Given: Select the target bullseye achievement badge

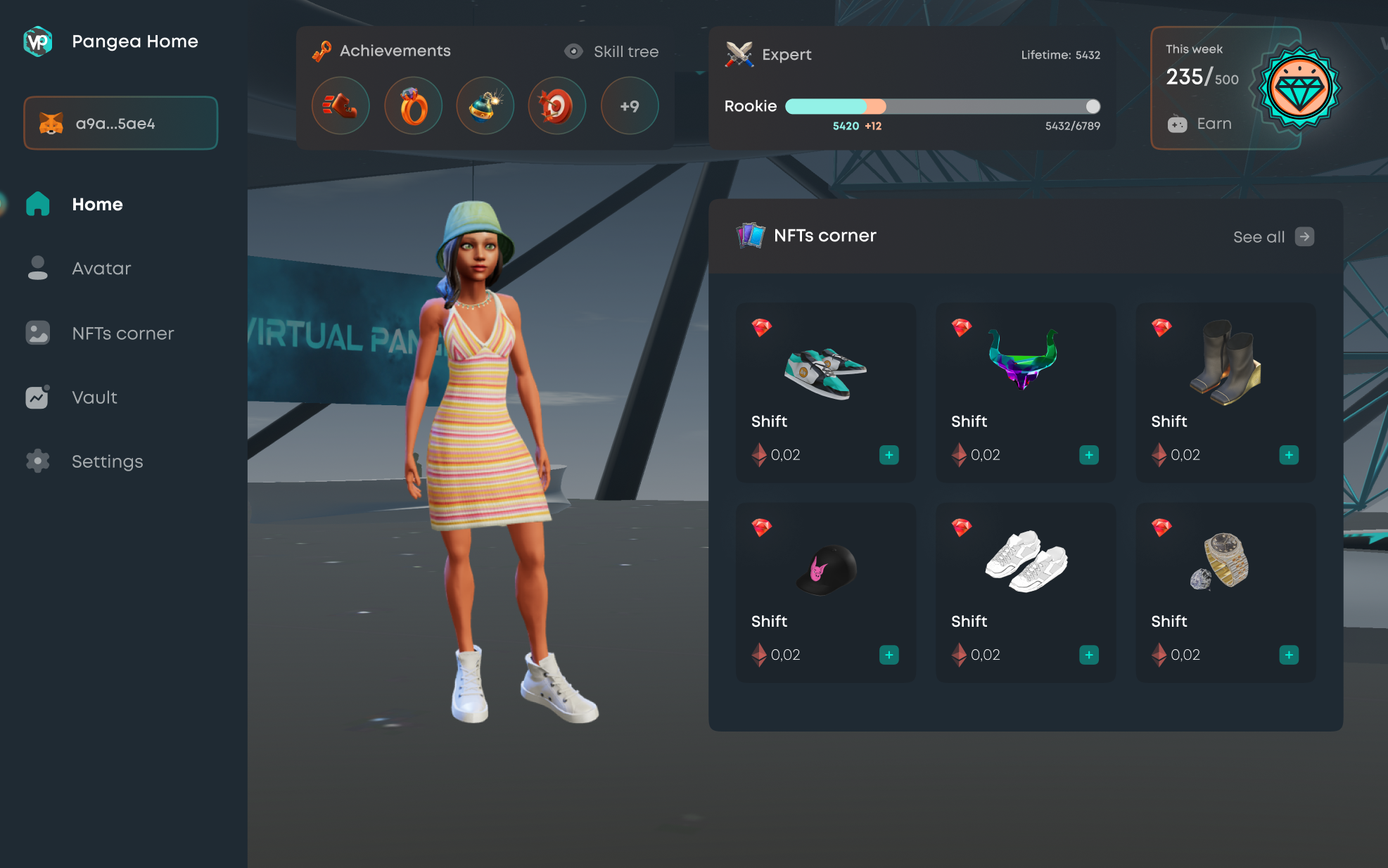Looking at the screenshot, I should [556, 106].
